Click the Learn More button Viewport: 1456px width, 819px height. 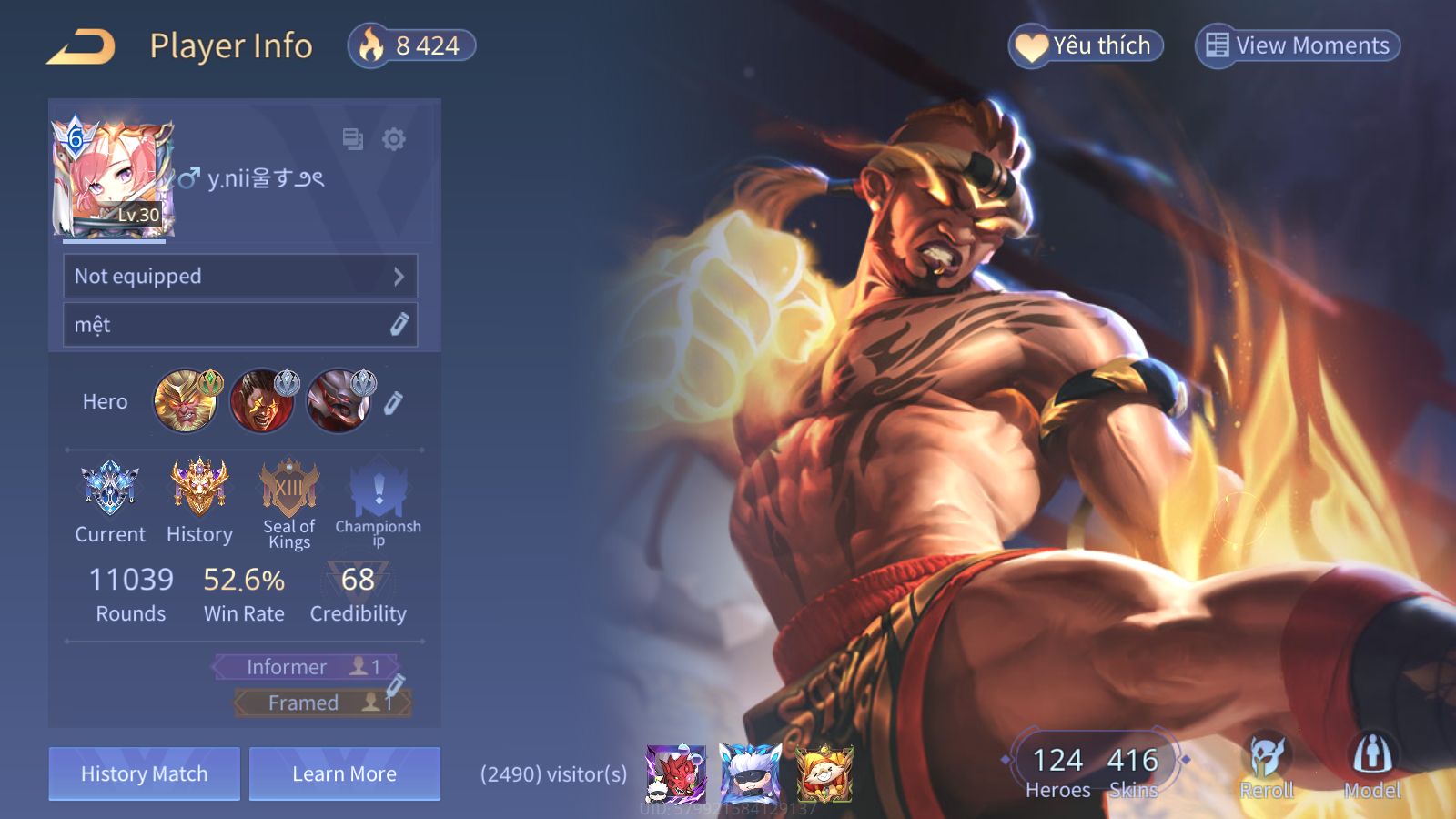pyautogui.click(x=345, y=773)
